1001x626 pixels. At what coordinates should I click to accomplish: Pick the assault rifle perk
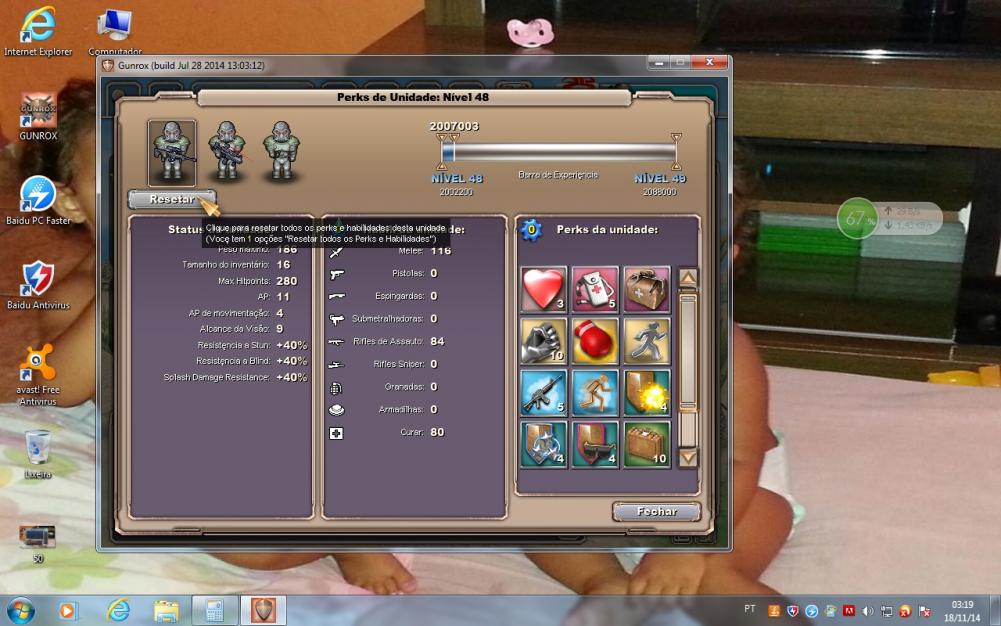click(x=544, y=393)
